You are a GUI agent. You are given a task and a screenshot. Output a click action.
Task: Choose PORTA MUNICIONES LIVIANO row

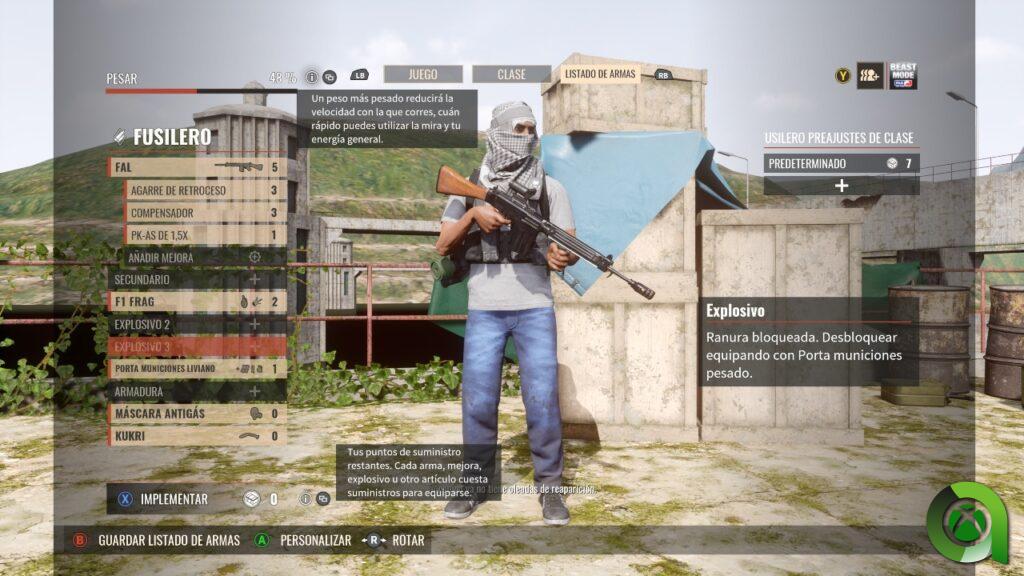click(x=197, y=369)
